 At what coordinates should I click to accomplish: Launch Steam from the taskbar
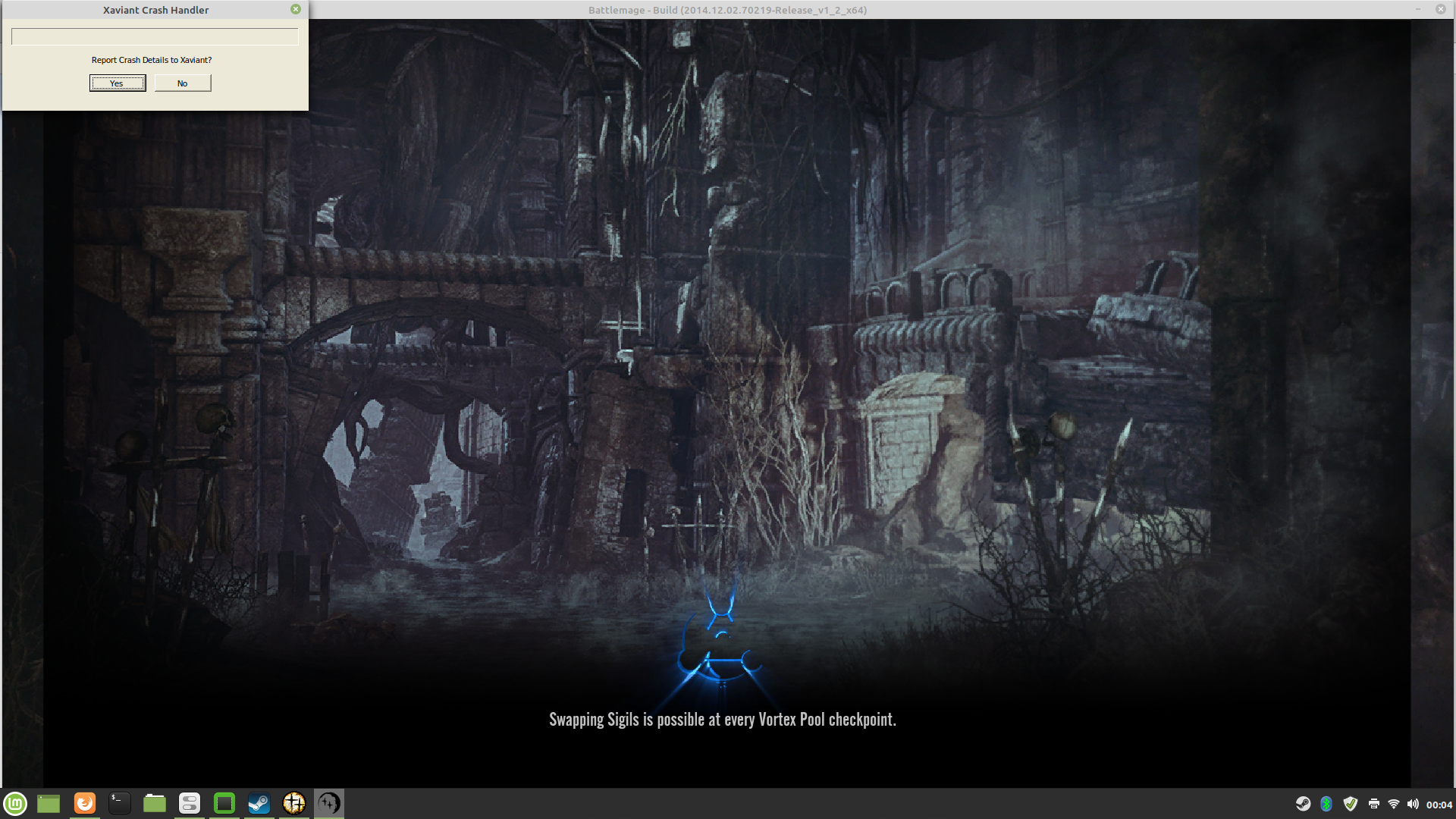pos(259,803)
